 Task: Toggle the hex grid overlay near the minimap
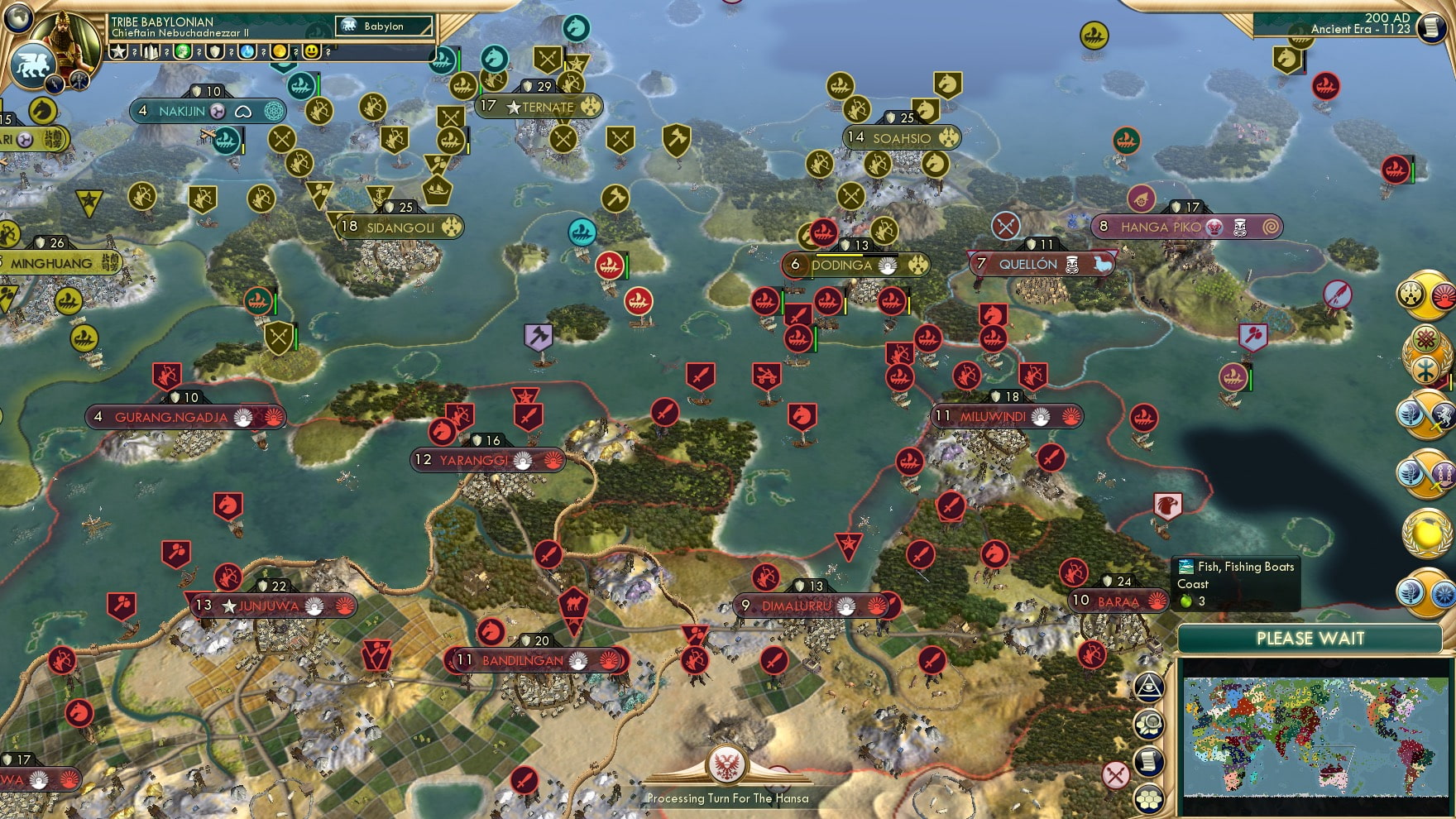[x=1148, y=799]
